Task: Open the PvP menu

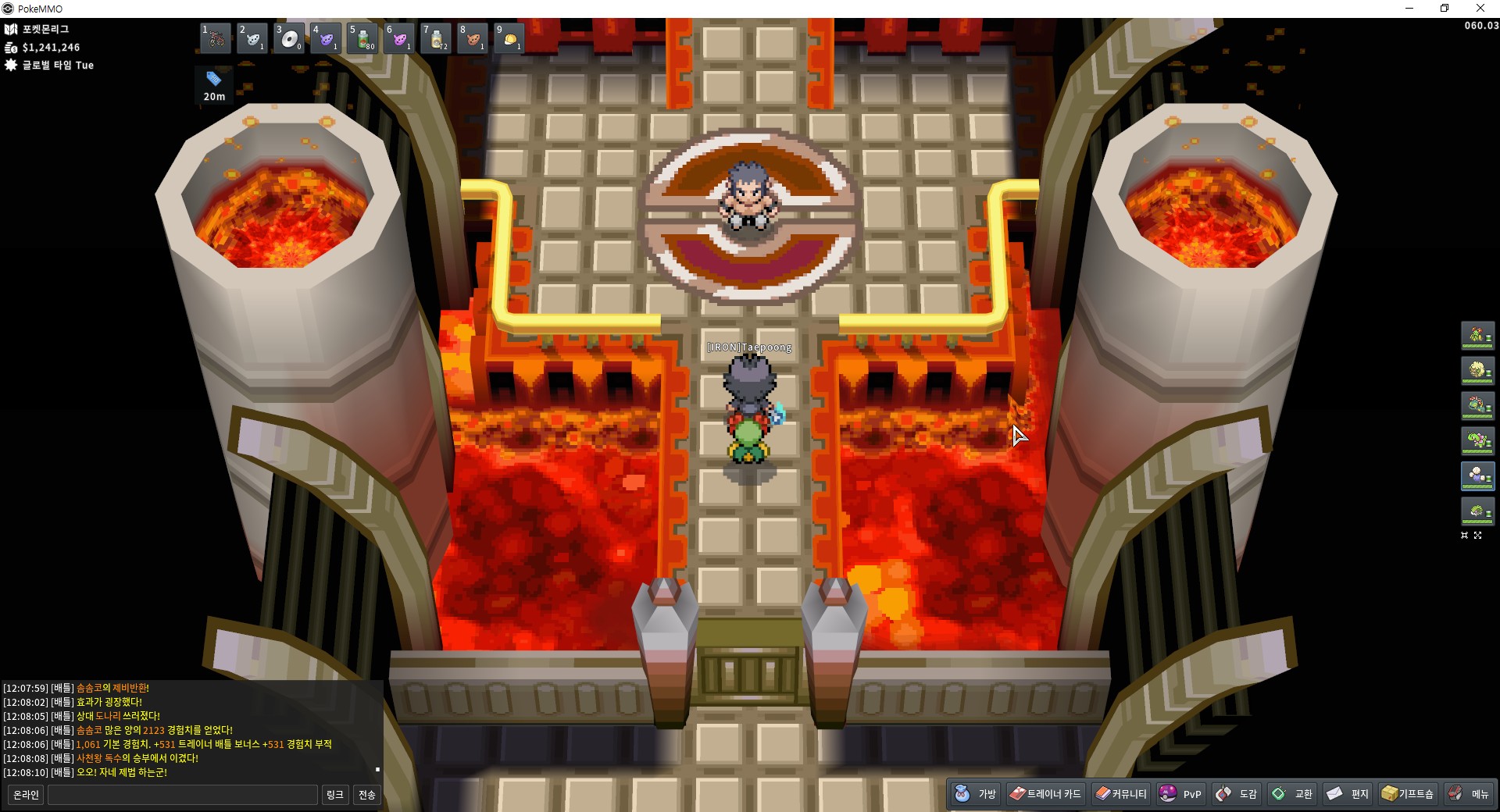Action: (1180, 794)
